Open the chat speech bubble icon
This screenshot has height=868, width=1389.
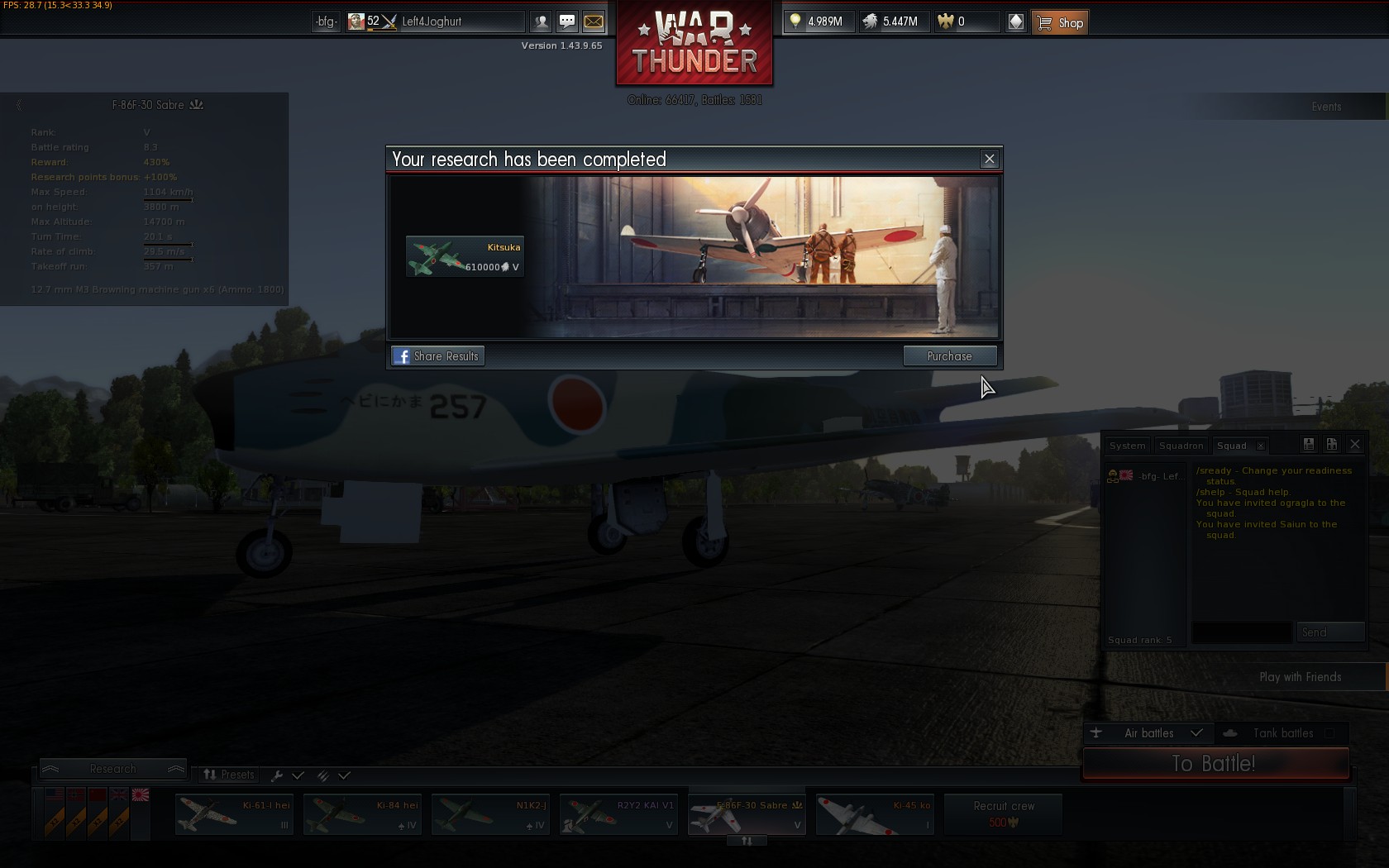(567, 21)
